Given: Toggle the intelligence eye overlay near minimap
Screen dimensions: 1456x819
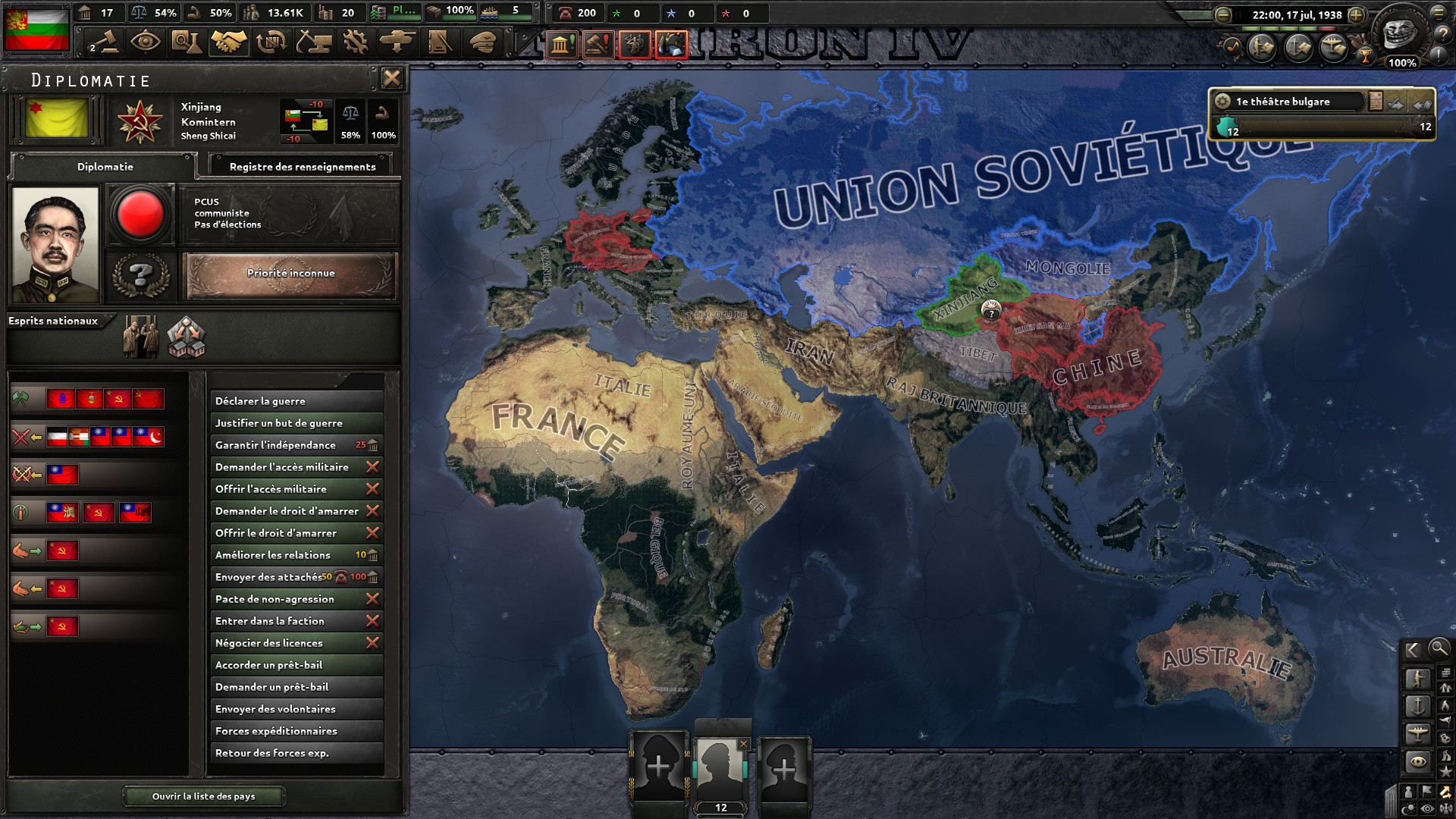Looking at the screenshot, I should (1426, 808).
